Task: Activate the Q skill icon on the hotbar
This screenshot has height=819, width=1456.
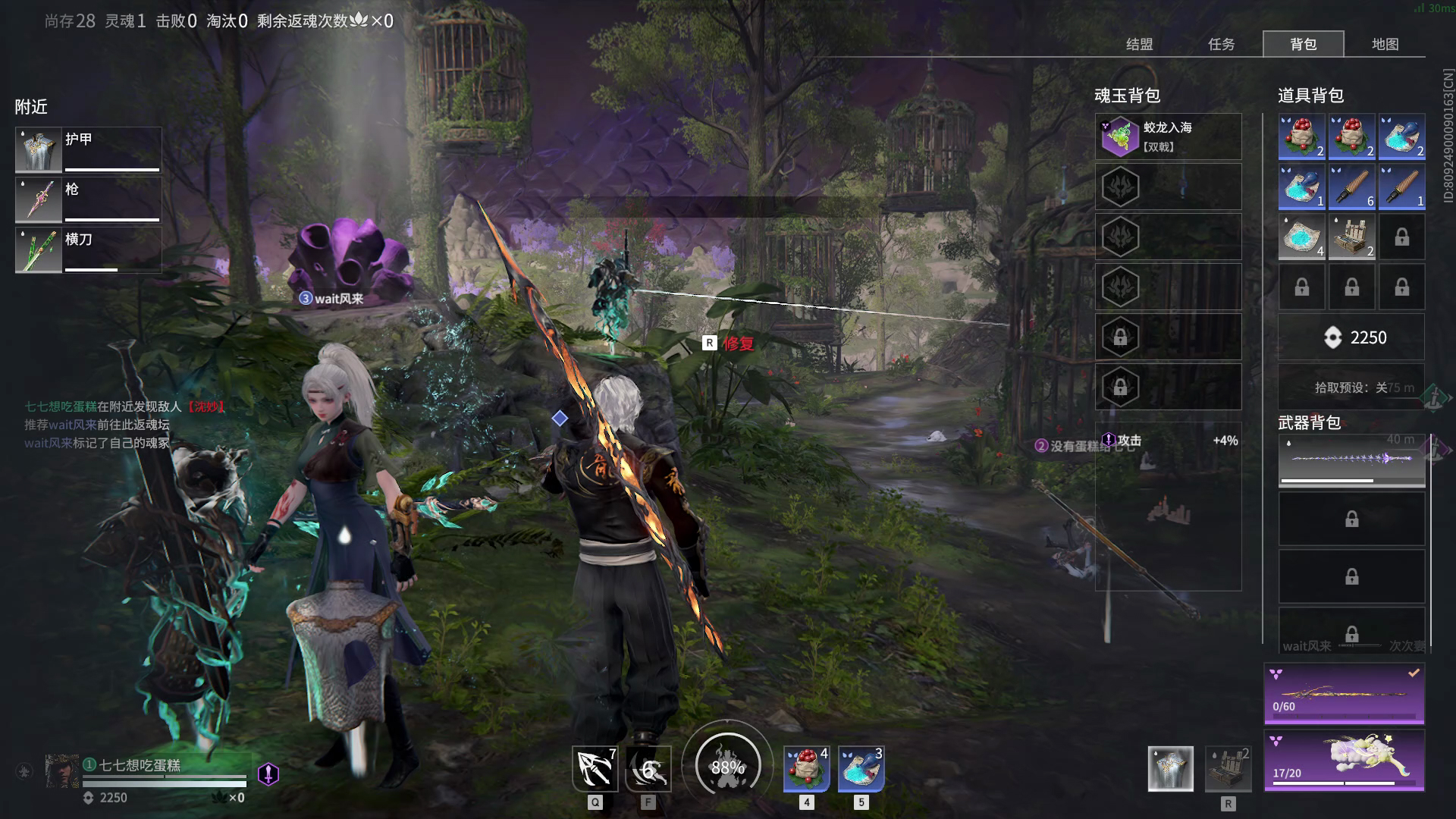Action: tap(595, 768)
